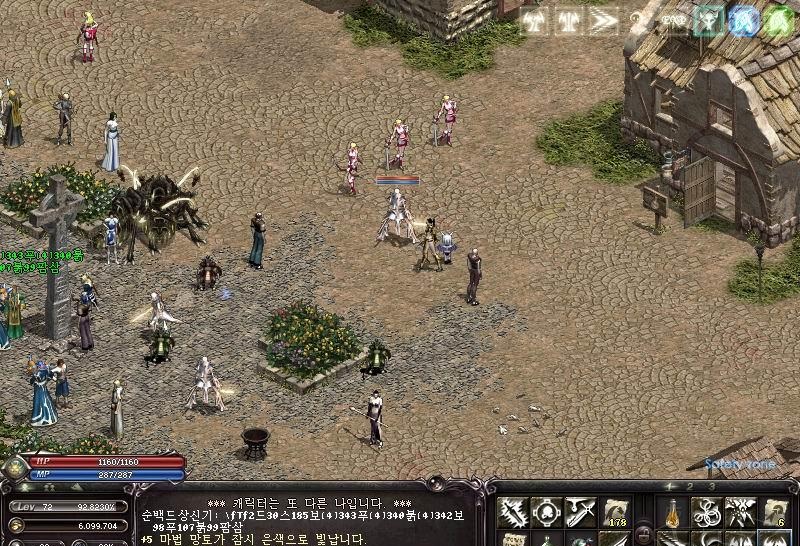Screen dimensions: 800x546
Task: Switch to hotbar page 2
Action: [692, 487]
